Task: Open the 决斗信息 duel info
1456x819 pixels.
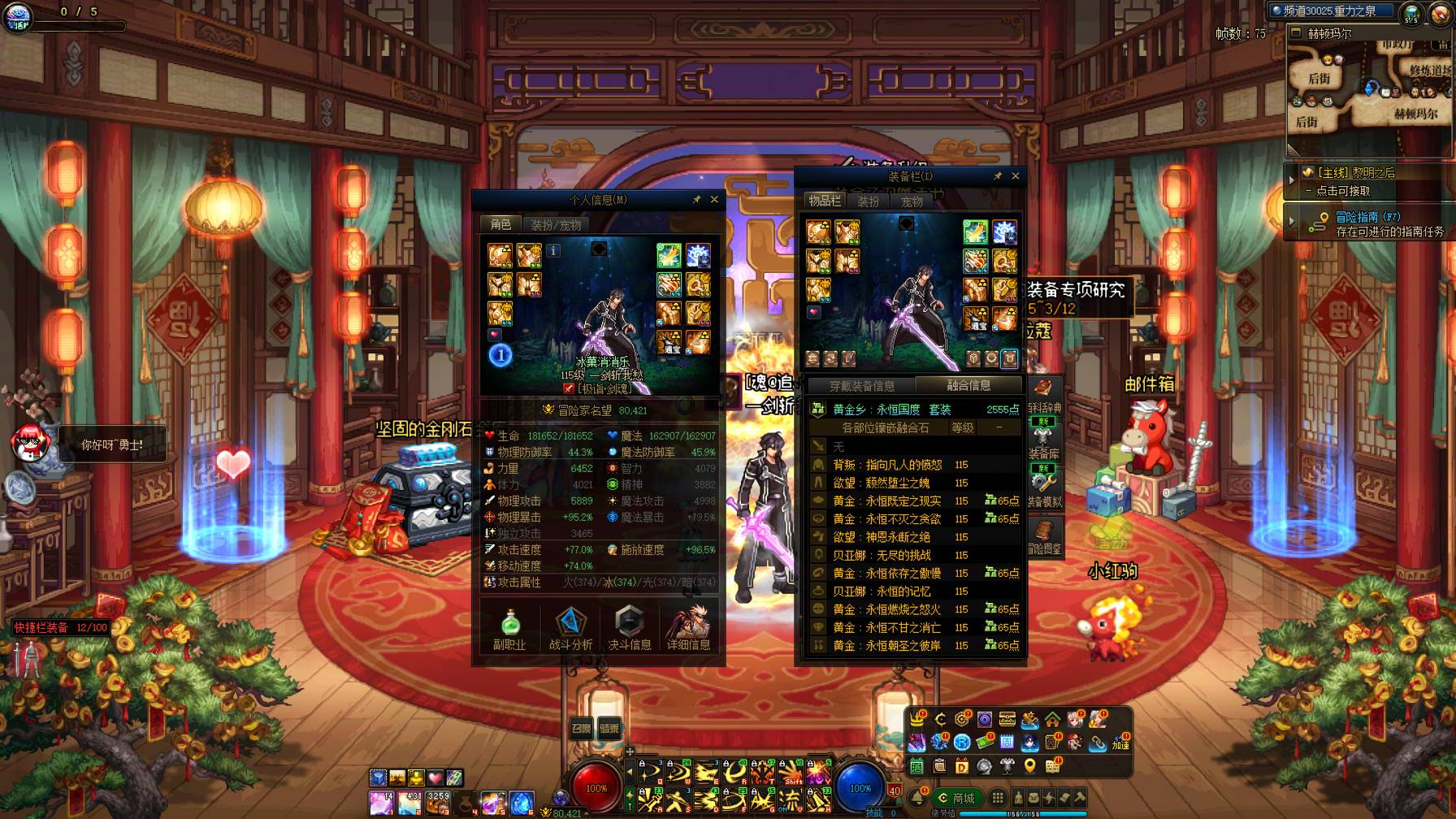Action: click(x=630, y=628)
